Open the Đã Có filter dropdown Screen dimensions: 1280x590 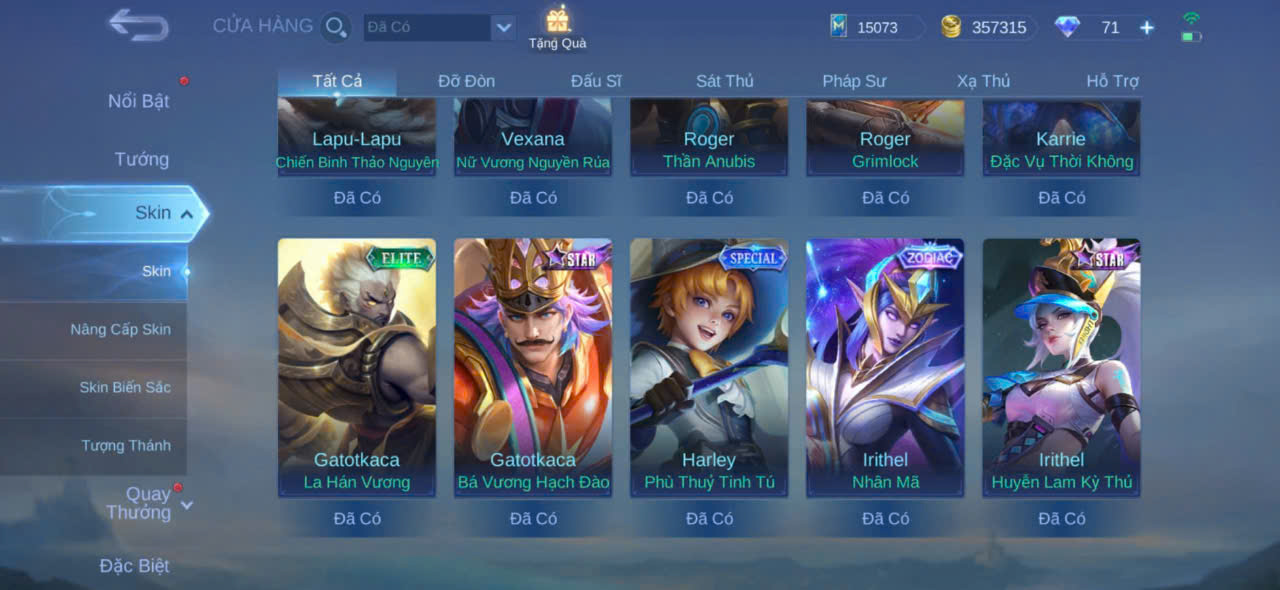click(503, 28)
